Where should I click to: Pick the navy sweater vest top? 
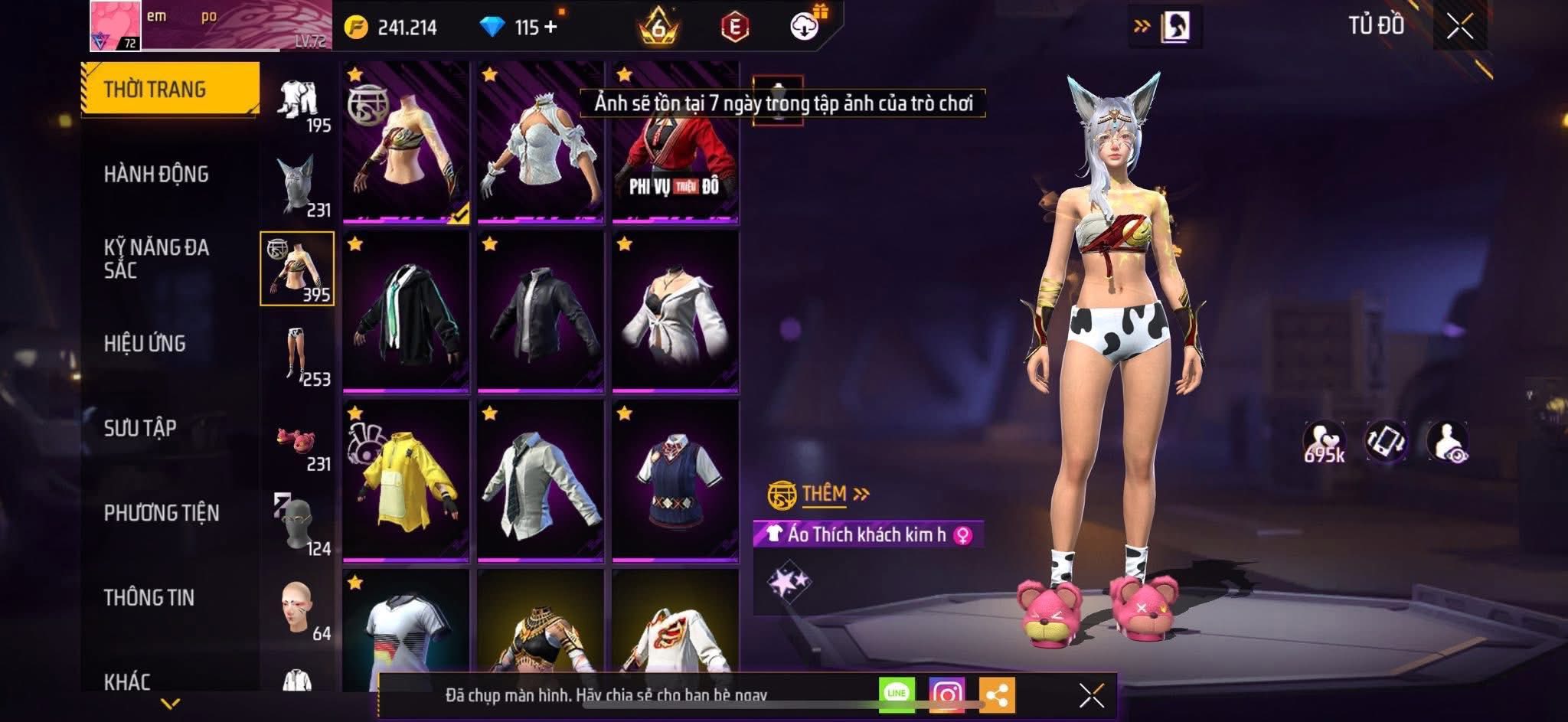click(675, 481)
